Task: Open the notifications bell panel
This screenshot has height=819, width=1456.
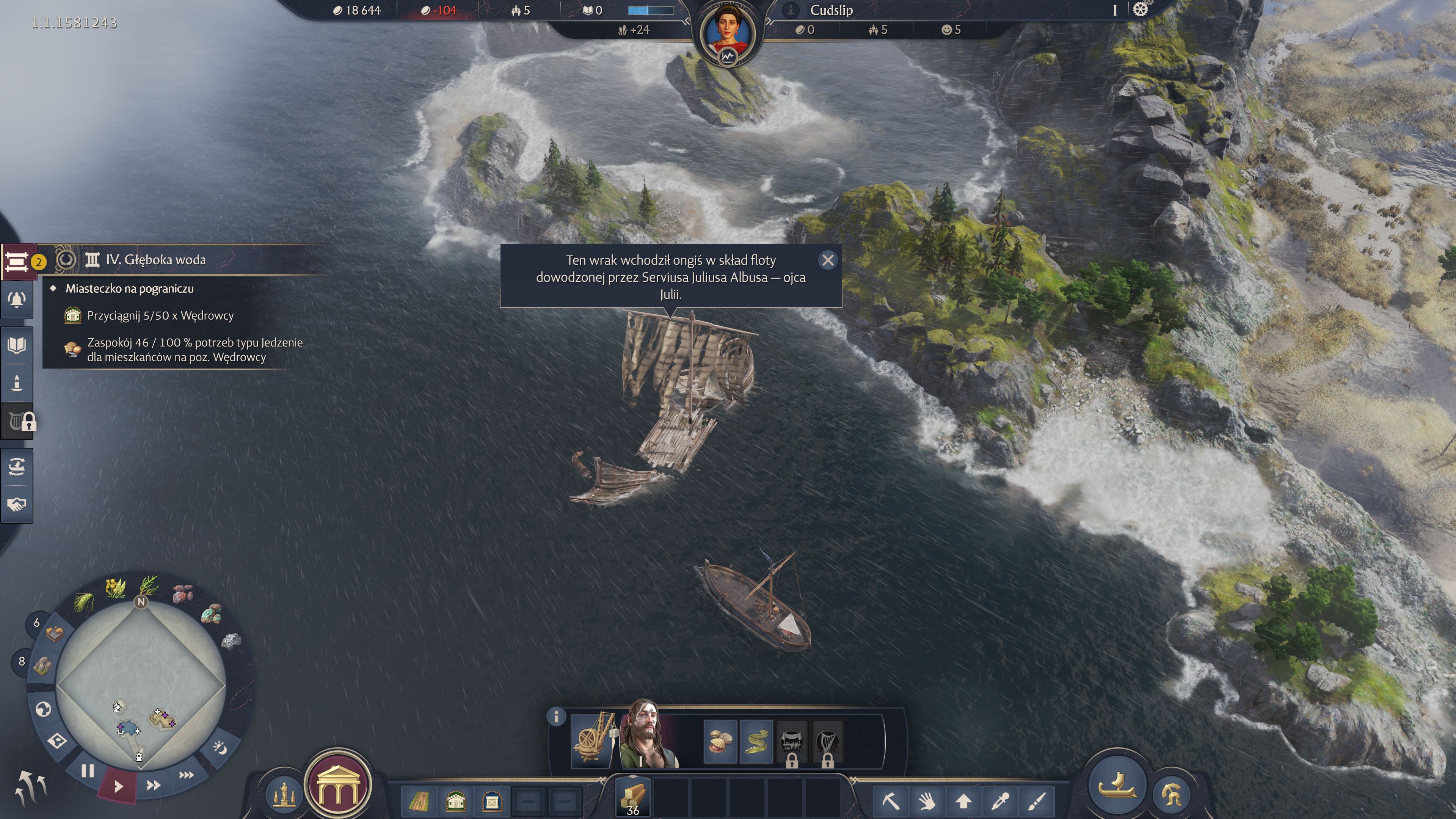Action: [17, 300]
